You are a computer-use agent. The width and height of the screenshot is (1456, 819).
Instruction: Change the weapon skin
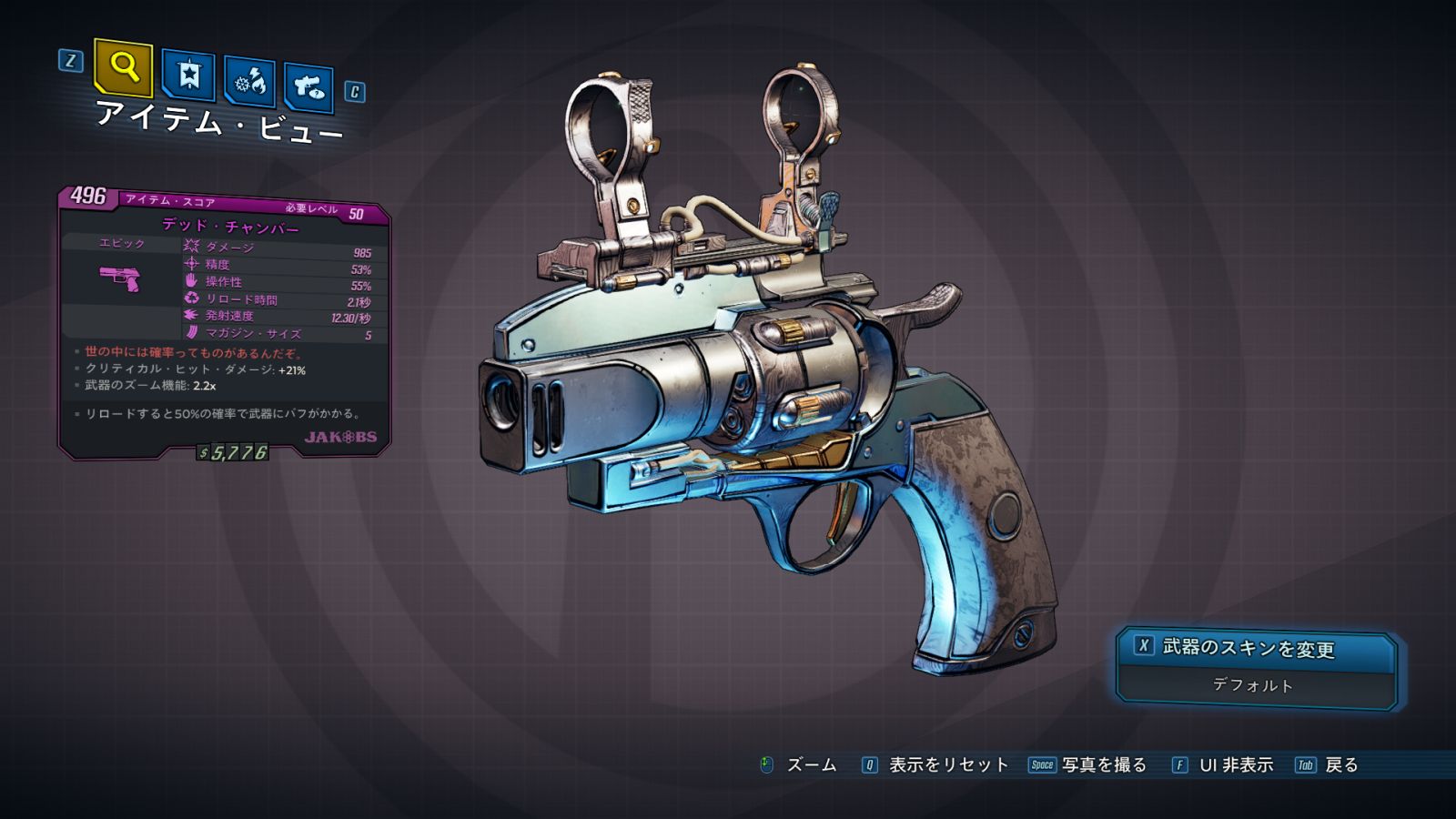(x=1256, y=648)
